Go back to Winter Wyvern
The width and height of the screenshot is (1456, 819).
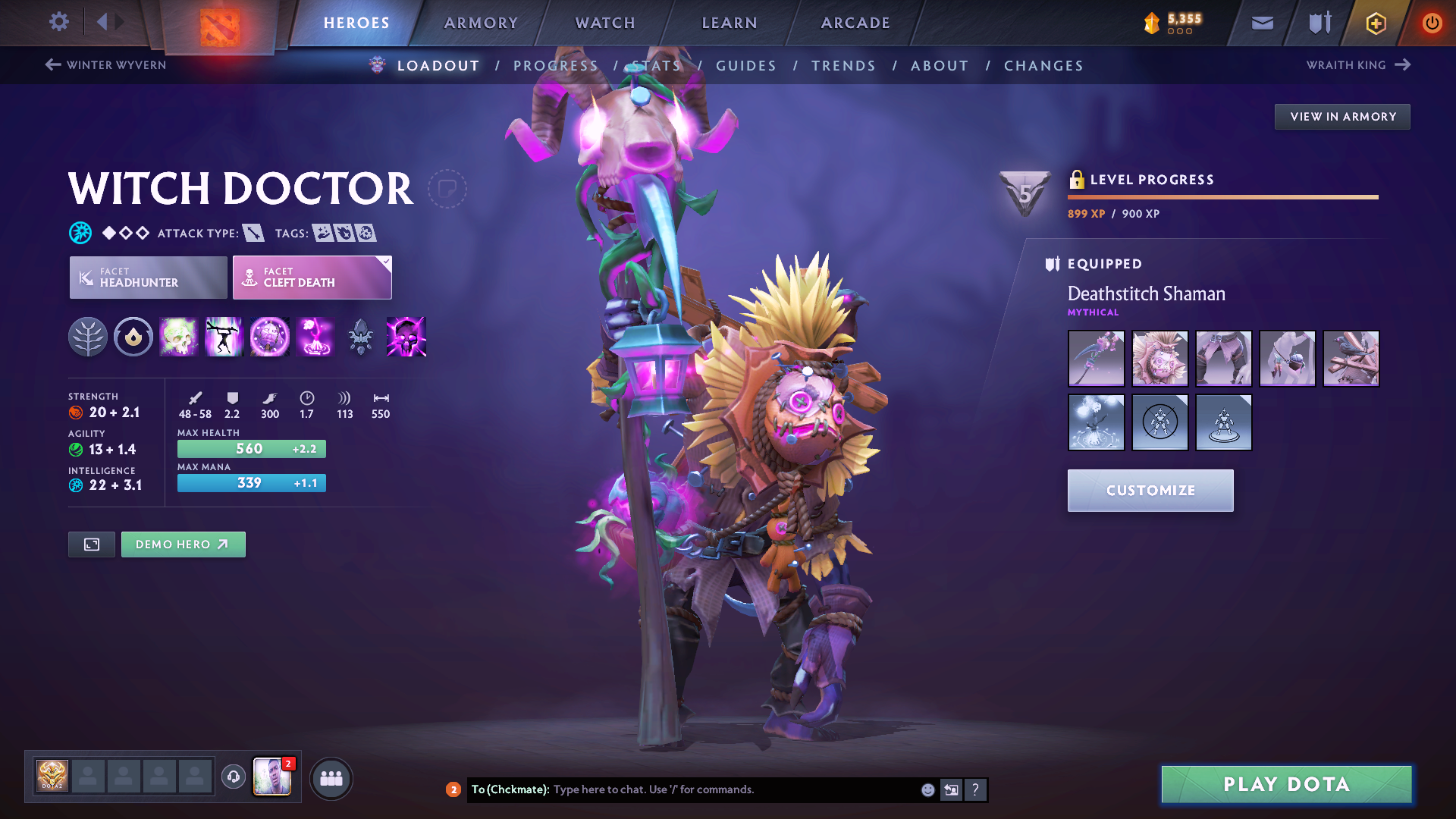[x=105, y=65]
